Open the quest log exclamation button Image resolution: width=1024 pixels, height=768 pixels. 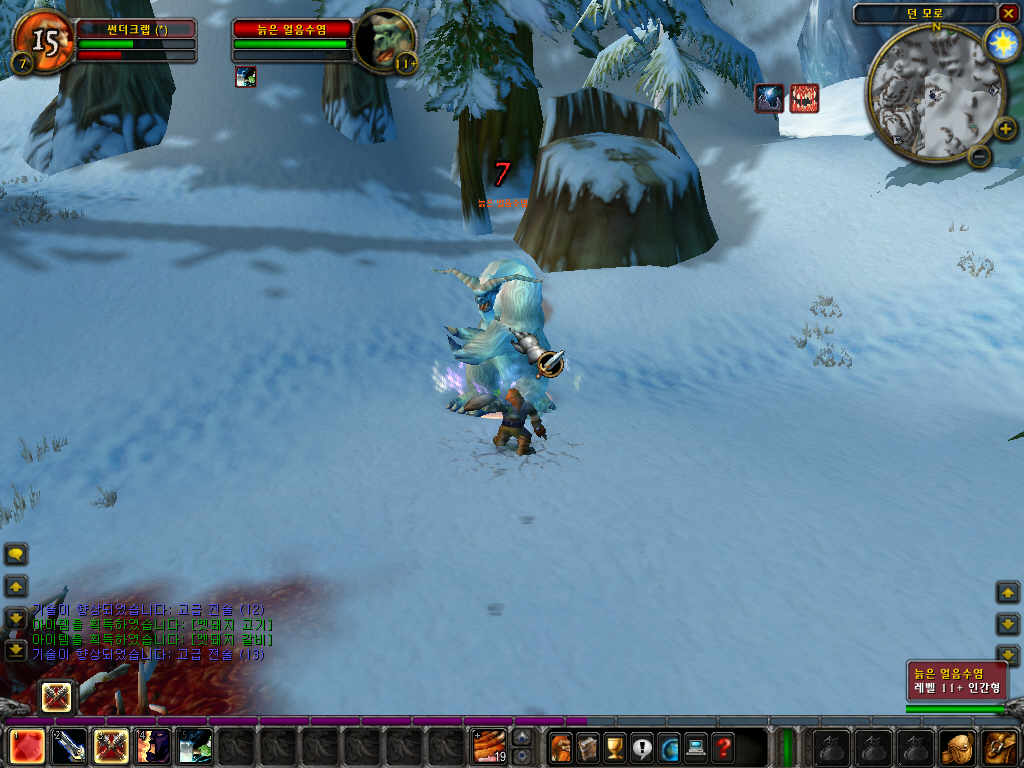pos(641,746)
